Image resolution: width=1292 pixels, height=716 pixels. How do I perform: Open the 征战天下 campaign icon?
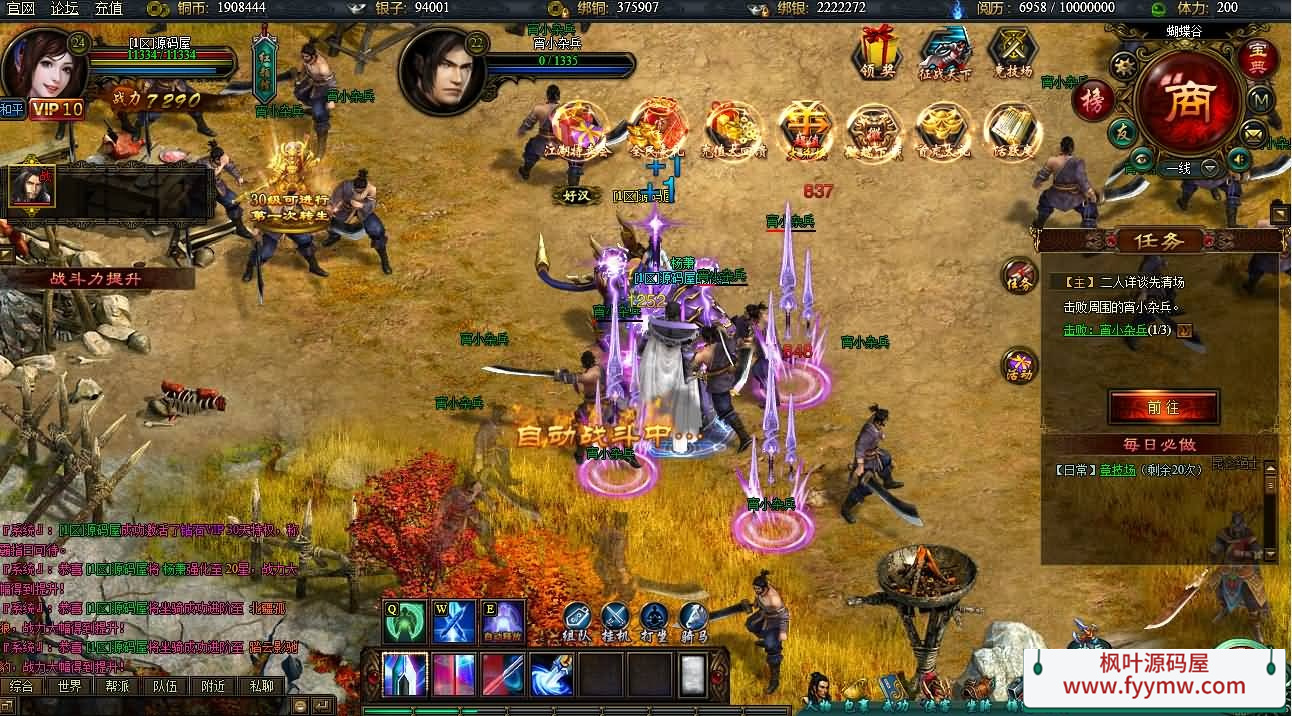[x=945, y=50]
